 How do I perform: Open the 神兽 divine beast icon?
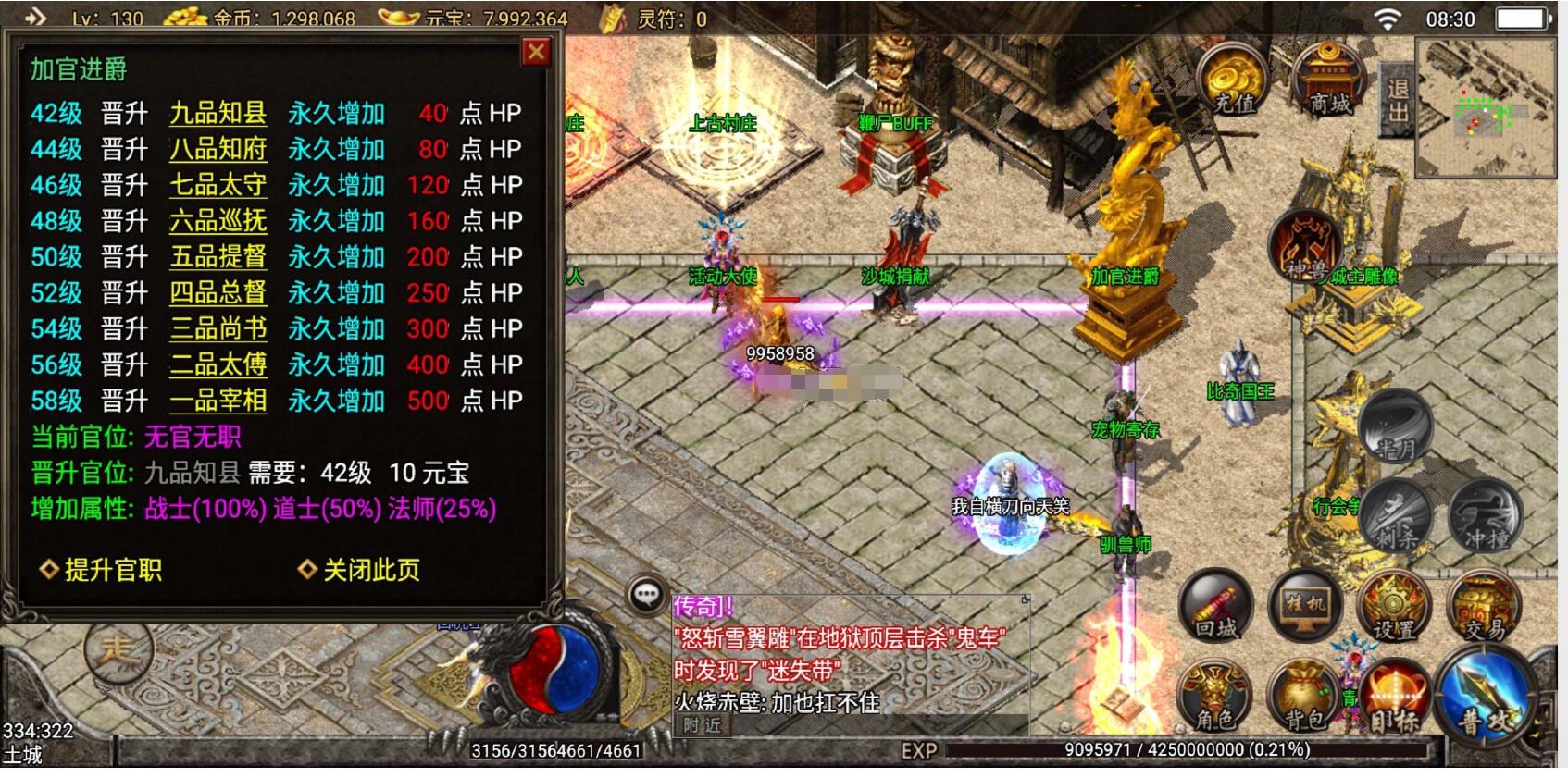pyautogui.click(x=1304, y=245)
